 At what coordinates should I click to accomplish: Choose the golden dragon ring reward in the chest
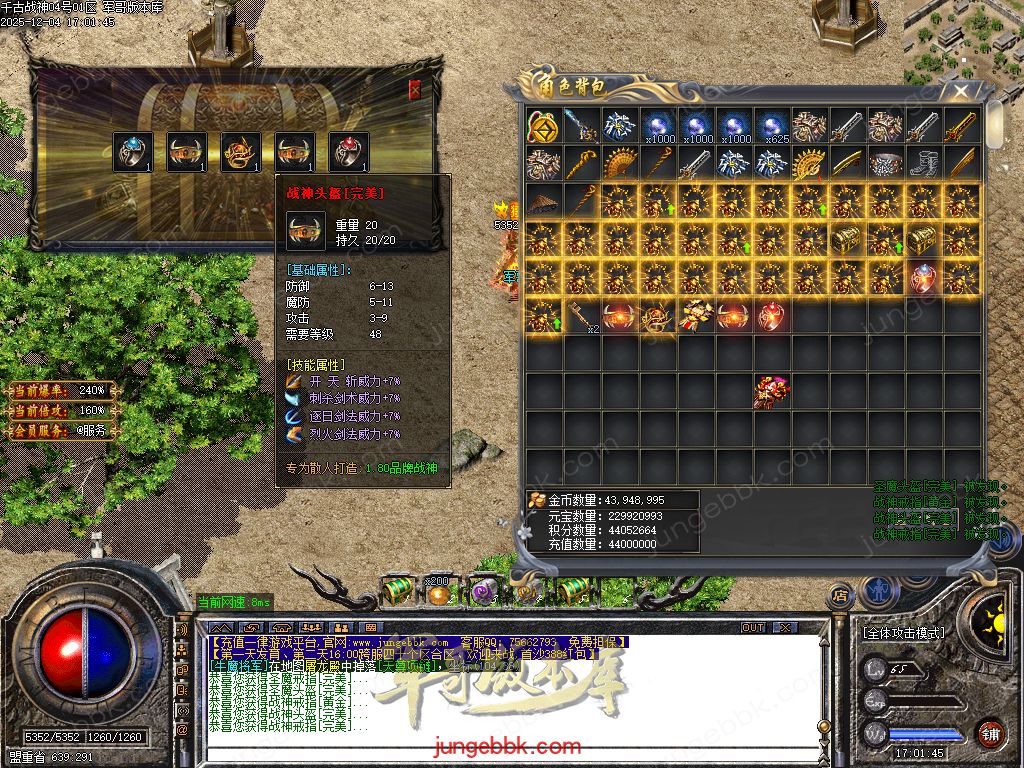coord(241,152)
